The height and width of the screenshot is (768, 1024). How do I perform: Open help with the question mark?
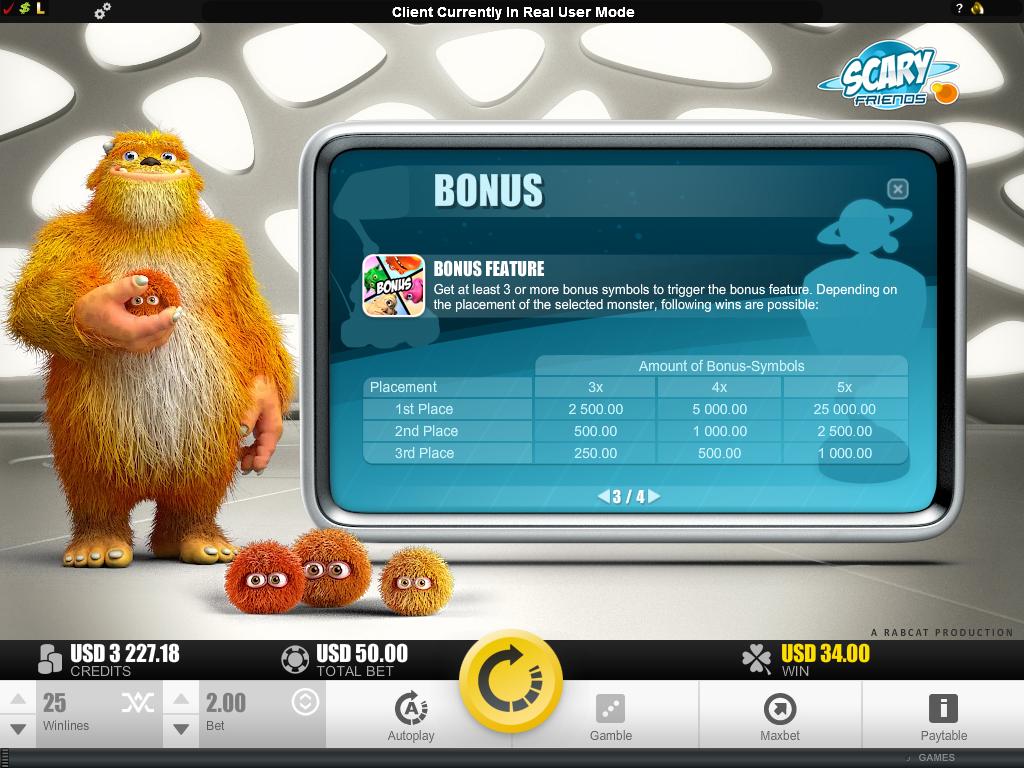[x=958, y=9]
